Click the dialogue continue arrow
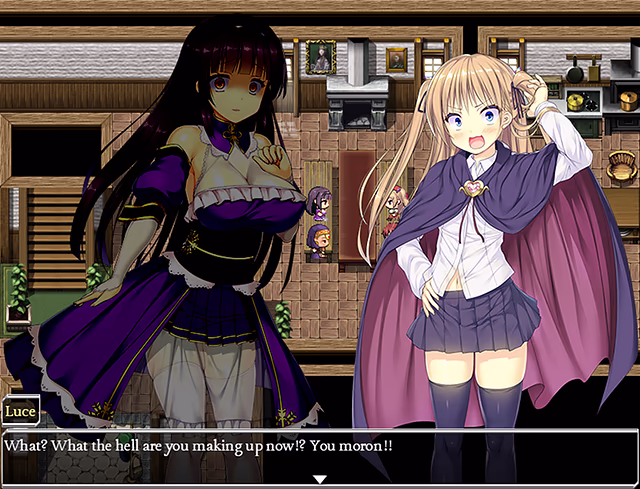640x489 pixels. click(319, 479)
